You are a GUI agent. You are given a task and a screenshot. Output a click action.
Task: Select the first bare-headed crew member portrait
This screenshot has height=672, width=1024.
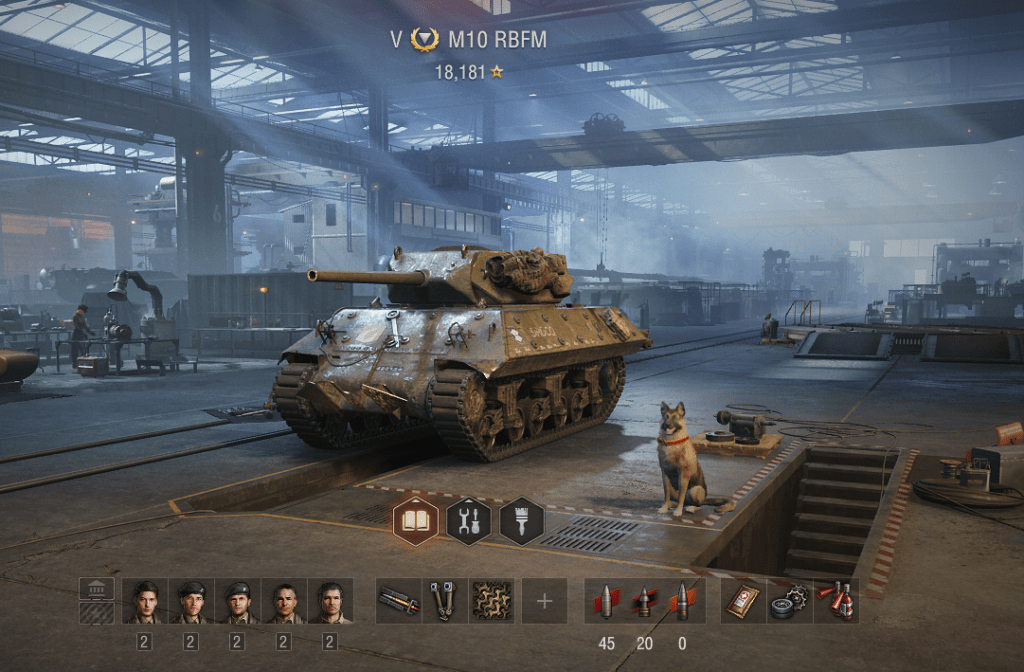(145, 601)
